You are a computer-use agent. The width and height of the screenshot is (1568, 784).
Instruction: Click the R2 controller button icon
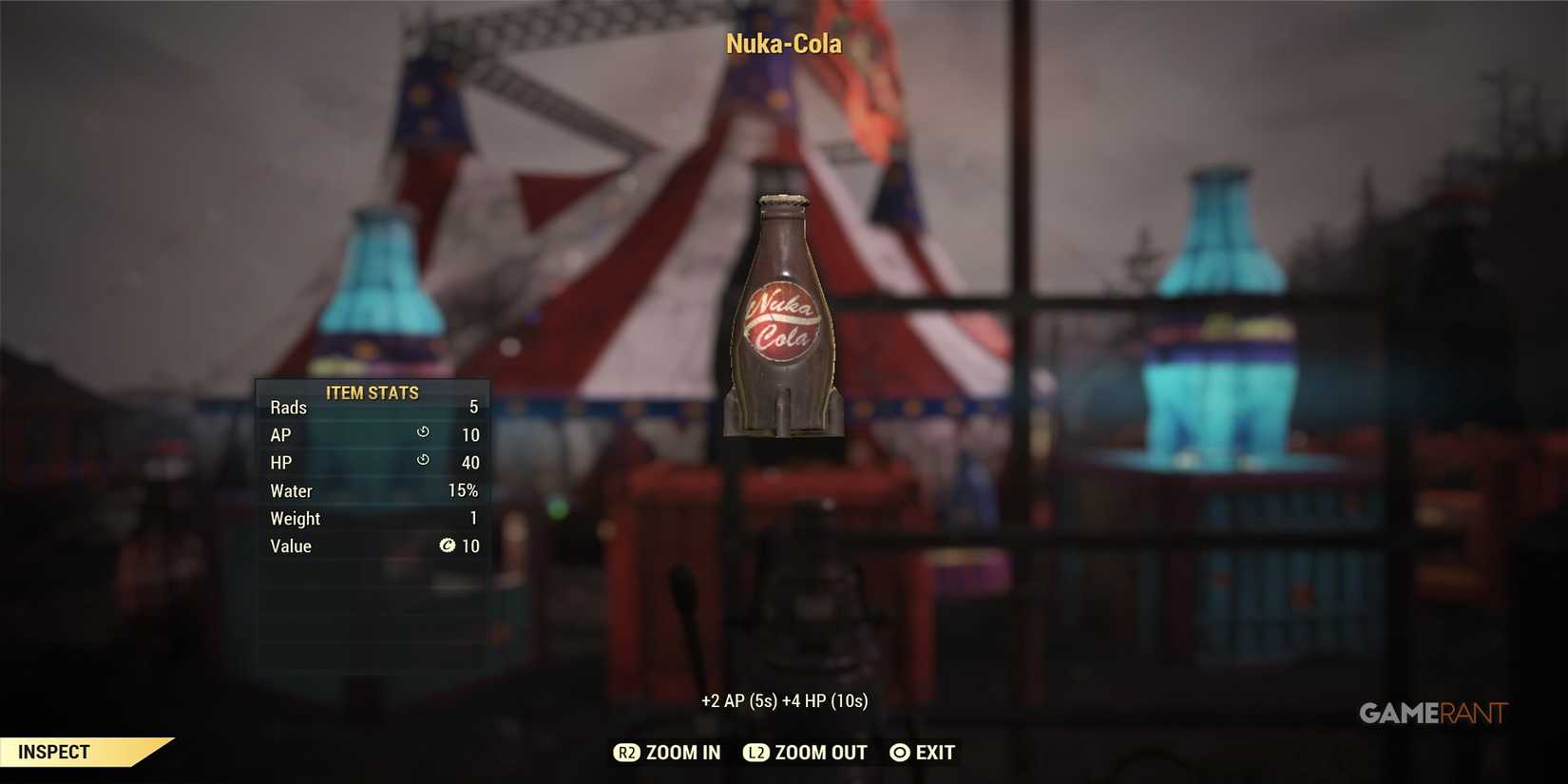tap(626, 752)
